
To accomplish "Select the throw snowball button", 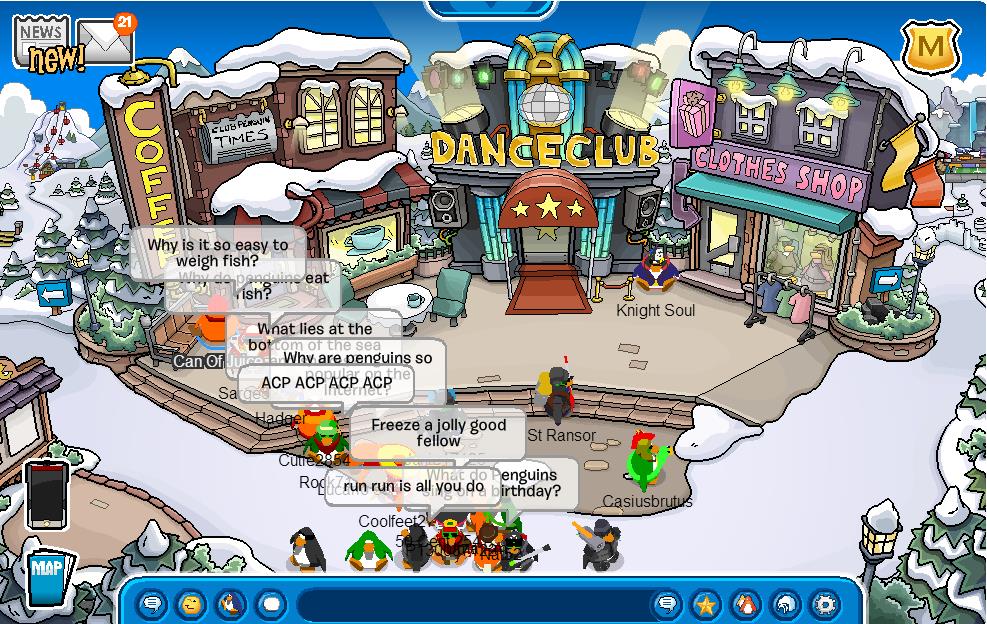I will [271, 604].
